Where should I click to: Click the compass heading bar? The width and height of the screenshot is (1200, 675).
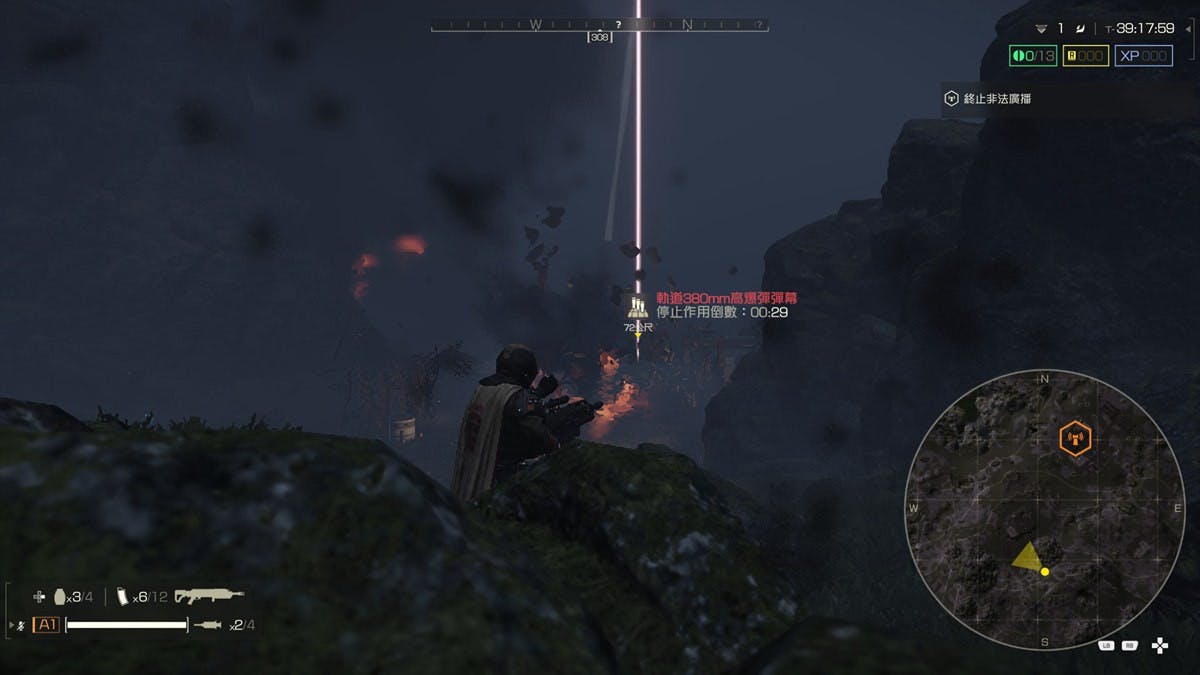click(600, 26)
